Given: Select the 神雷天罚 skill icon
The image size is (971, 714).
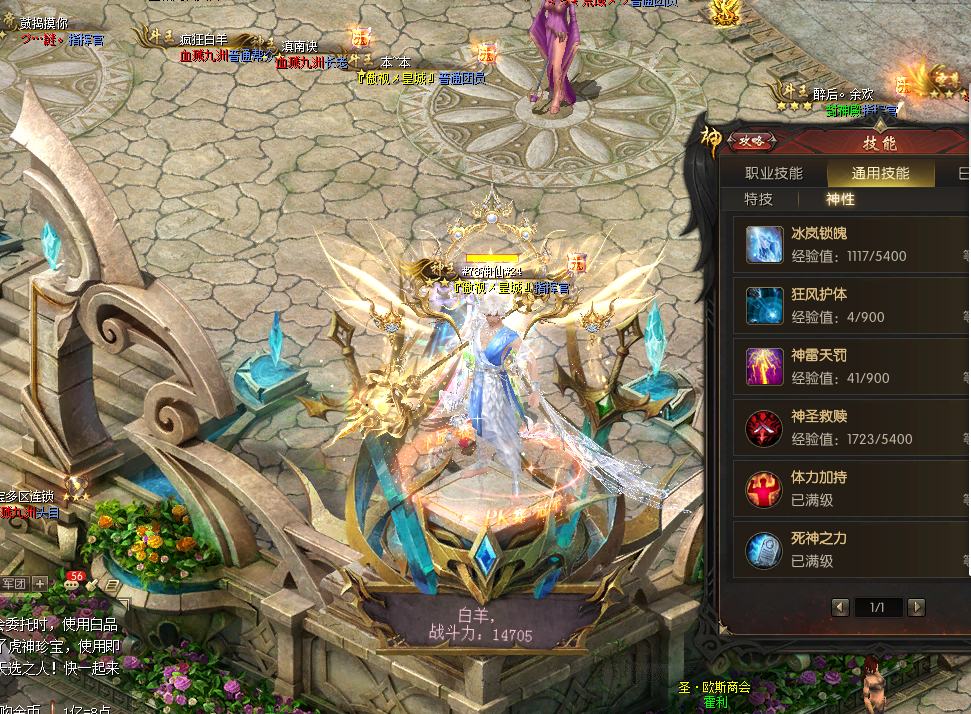Looking at the screenshot, I should (765, 368).
